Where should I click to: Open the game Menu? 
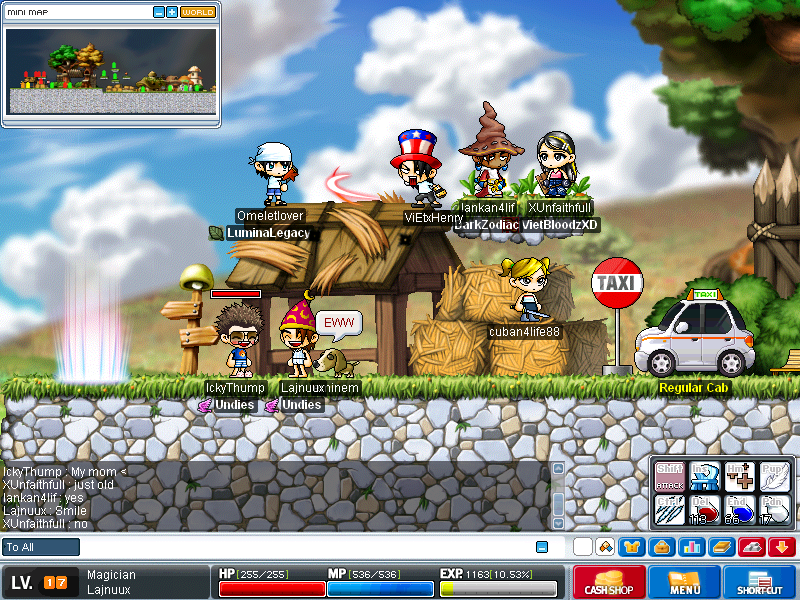click(x=685, y=583)
